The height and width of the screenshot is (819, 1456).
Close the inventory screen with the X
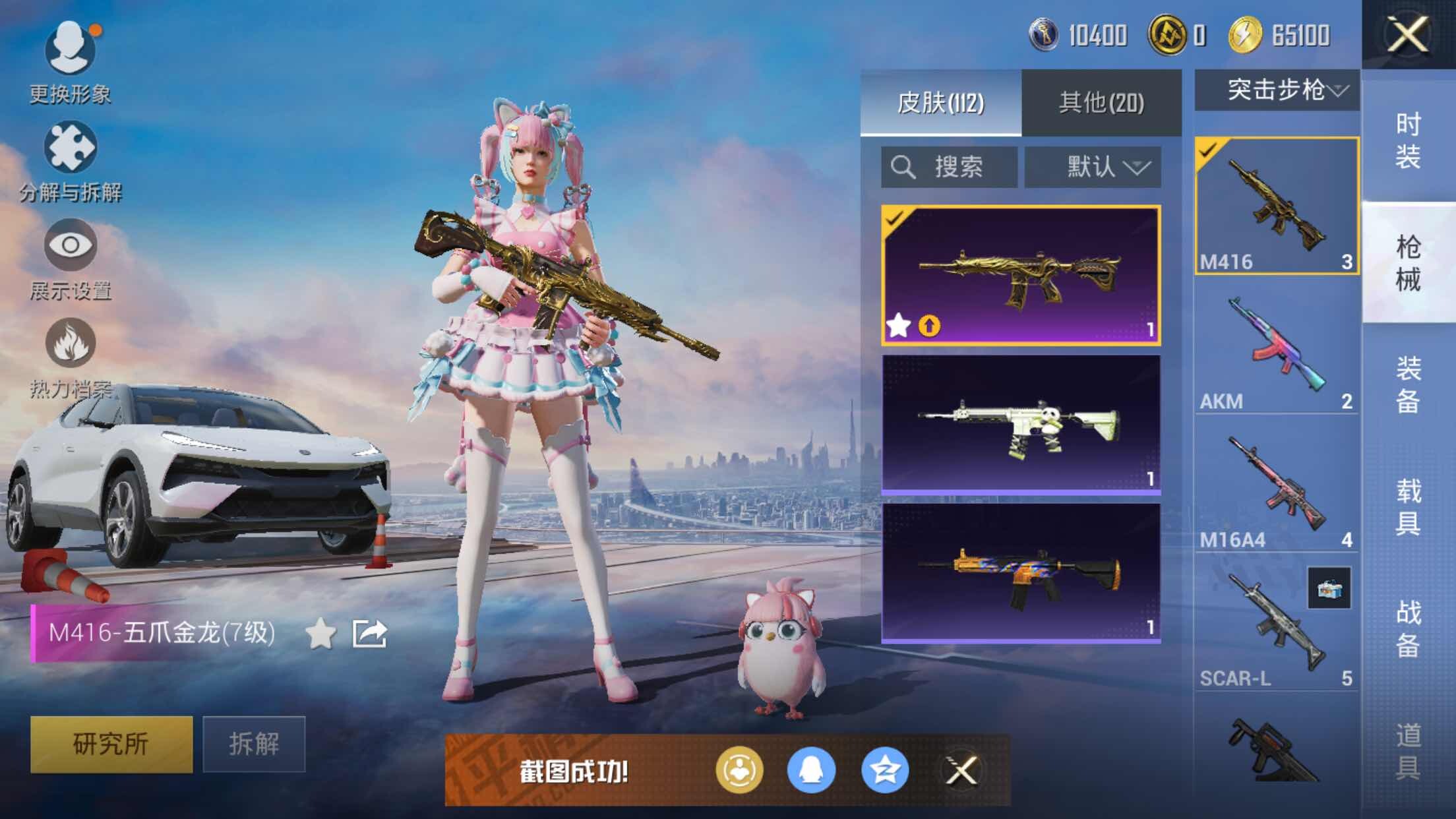1407,34
